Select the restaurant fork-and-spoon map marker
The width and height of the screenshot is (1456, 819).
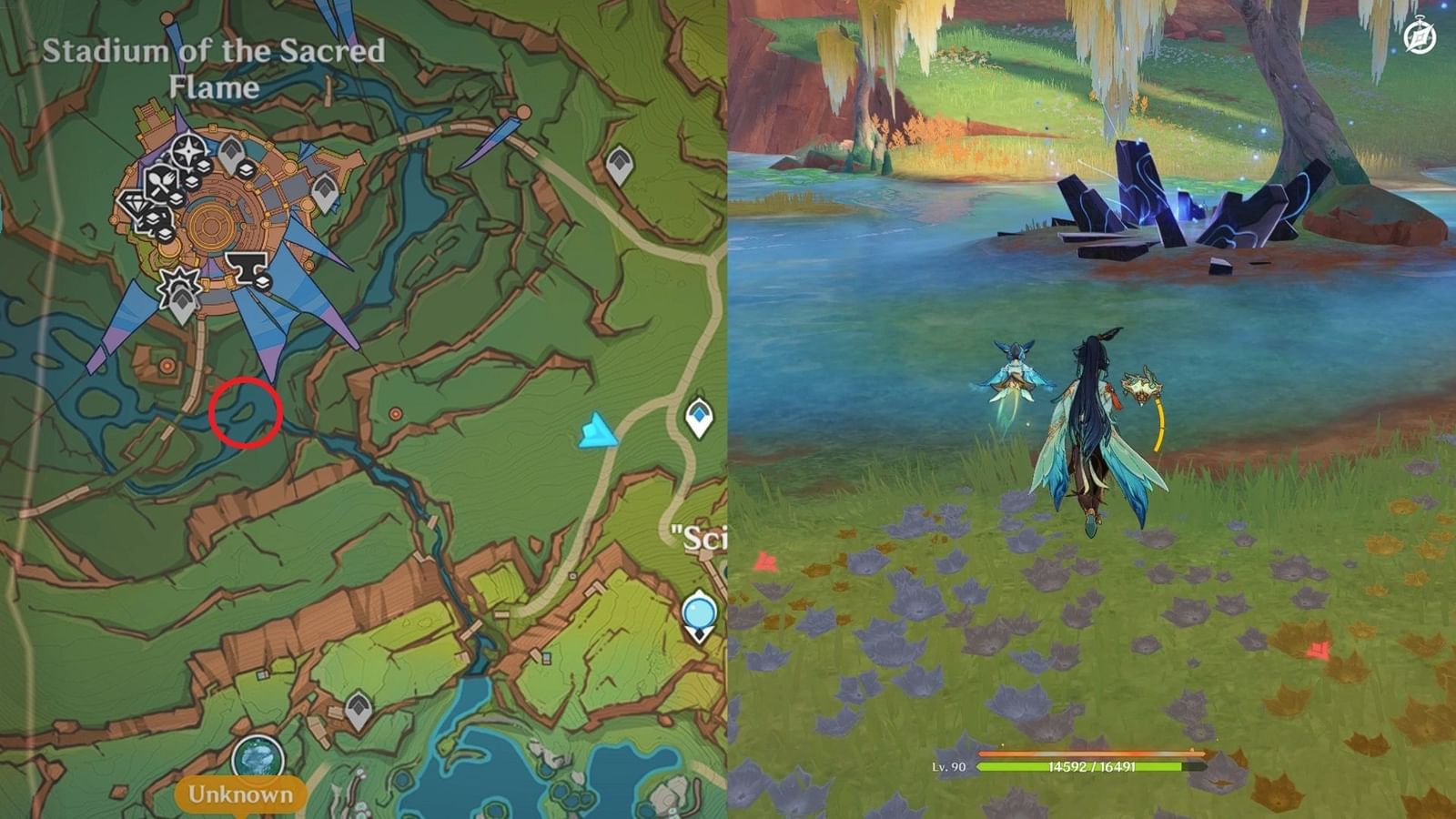(160, 183)
